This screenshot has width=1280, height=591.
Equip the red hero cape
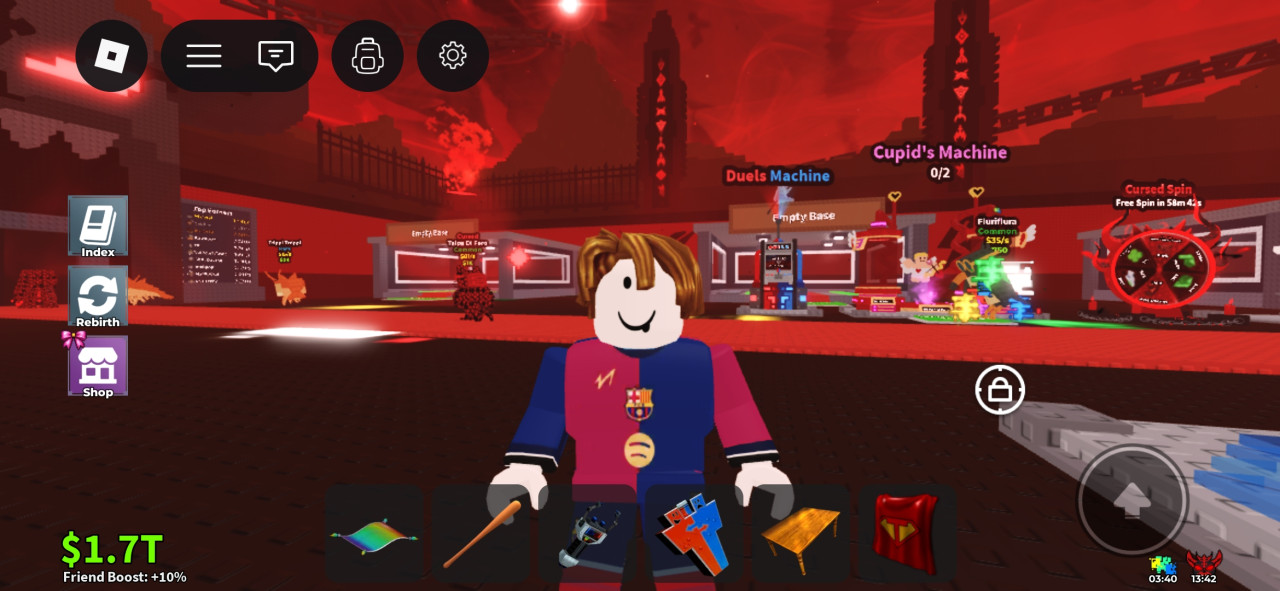pyautogui.click(x=906, y=534)
